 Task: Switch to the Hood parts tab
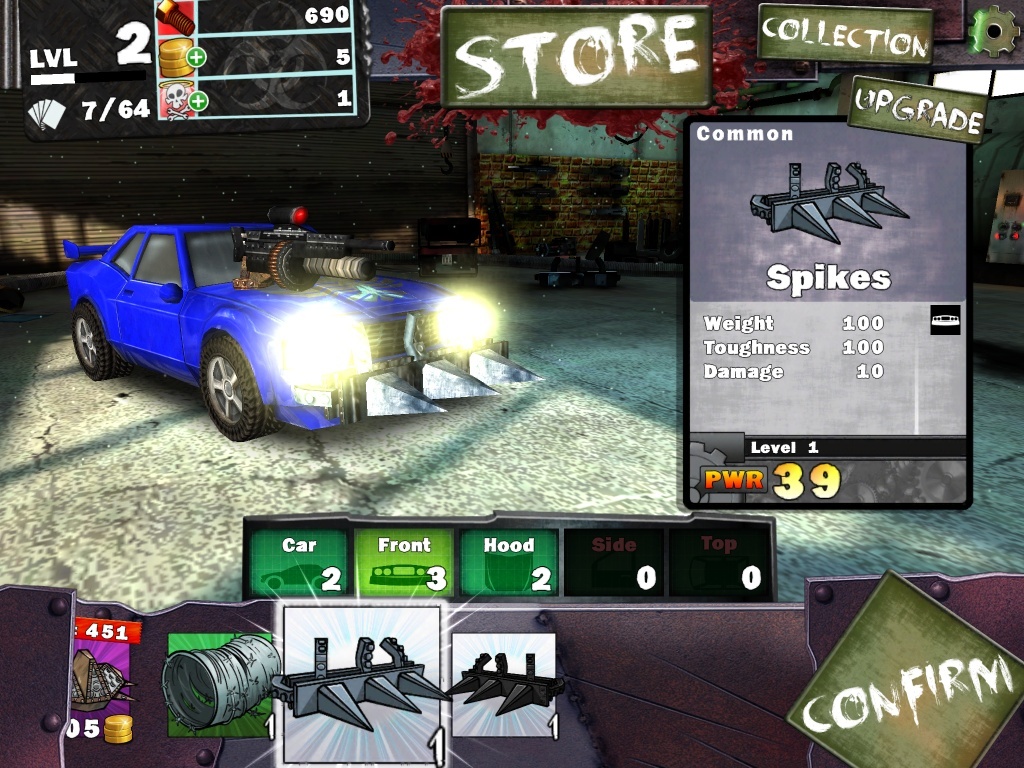(508, 562)
